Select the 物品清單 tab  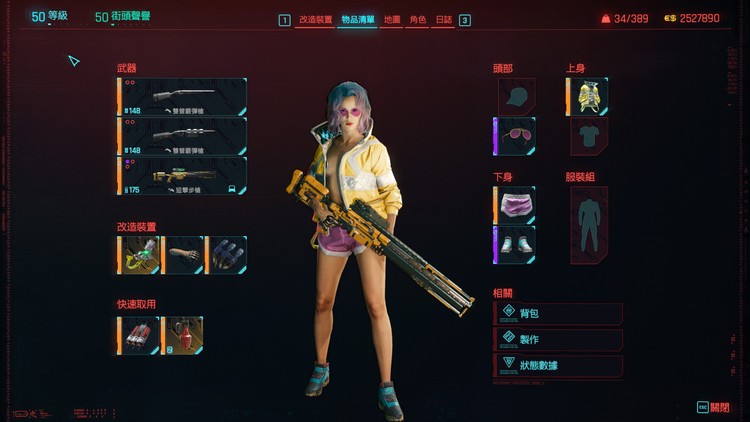click(357, 19)
